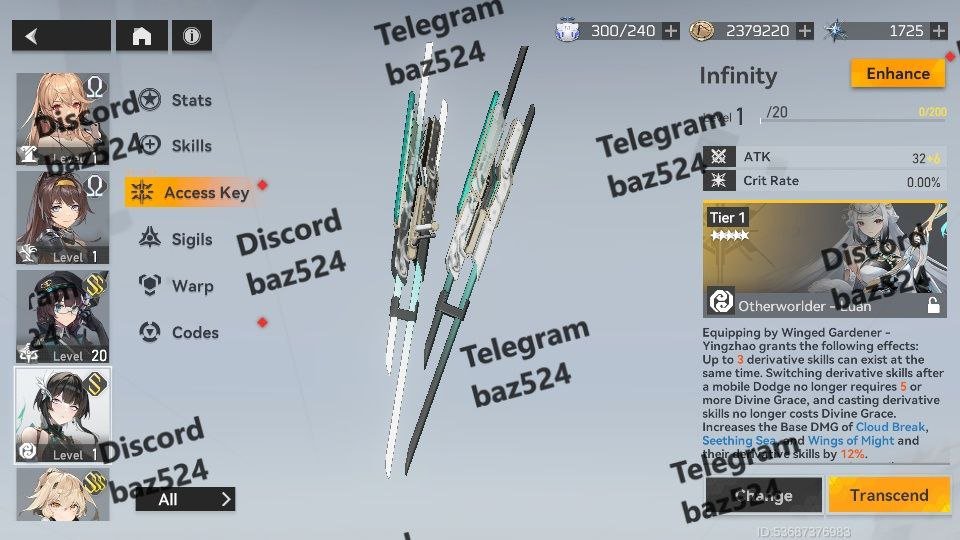The image size is (960, 540).
Task: Go back using the arrow button
Action: 61,36
